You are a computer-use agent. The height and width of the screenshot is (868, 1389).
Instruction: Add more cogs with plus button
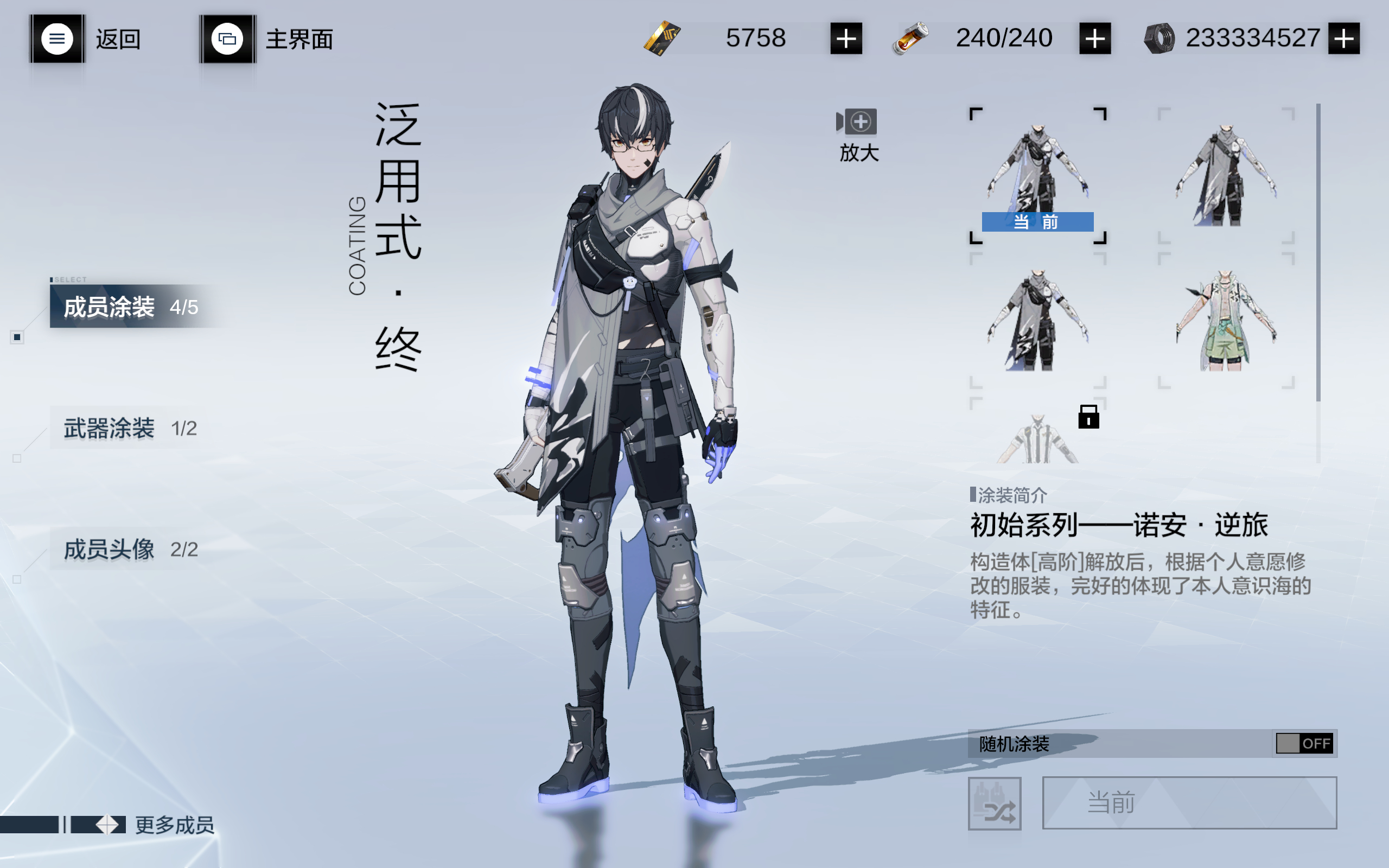coord(1343,39)
